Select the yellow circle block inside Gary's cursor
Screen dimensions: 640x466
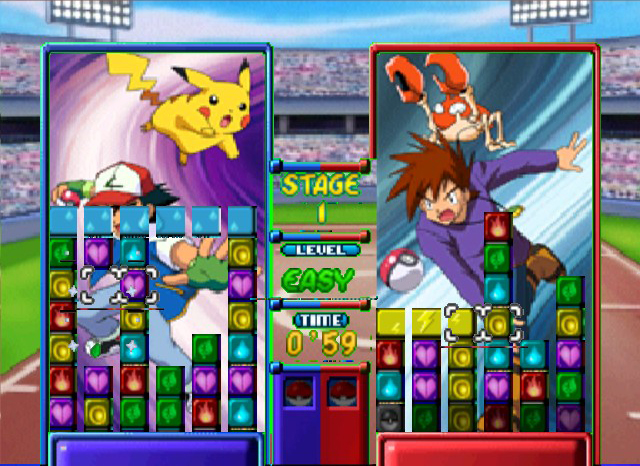coord(497,321)
